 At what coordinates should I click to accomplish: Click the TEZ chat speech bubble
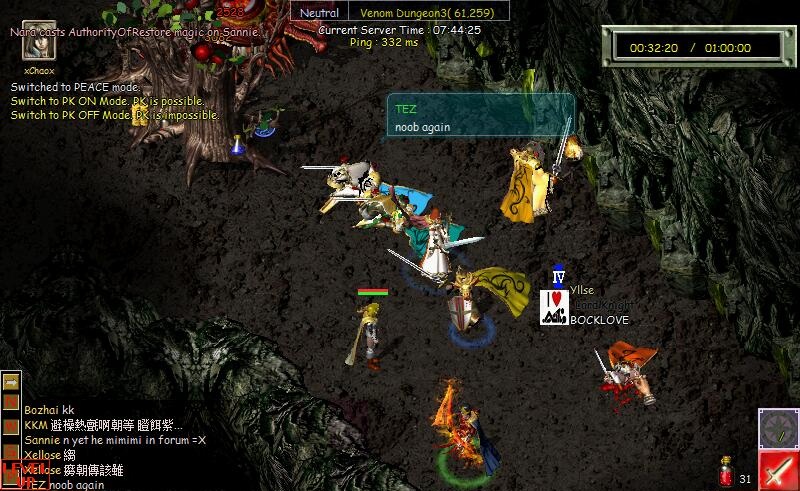coord(480,116)
